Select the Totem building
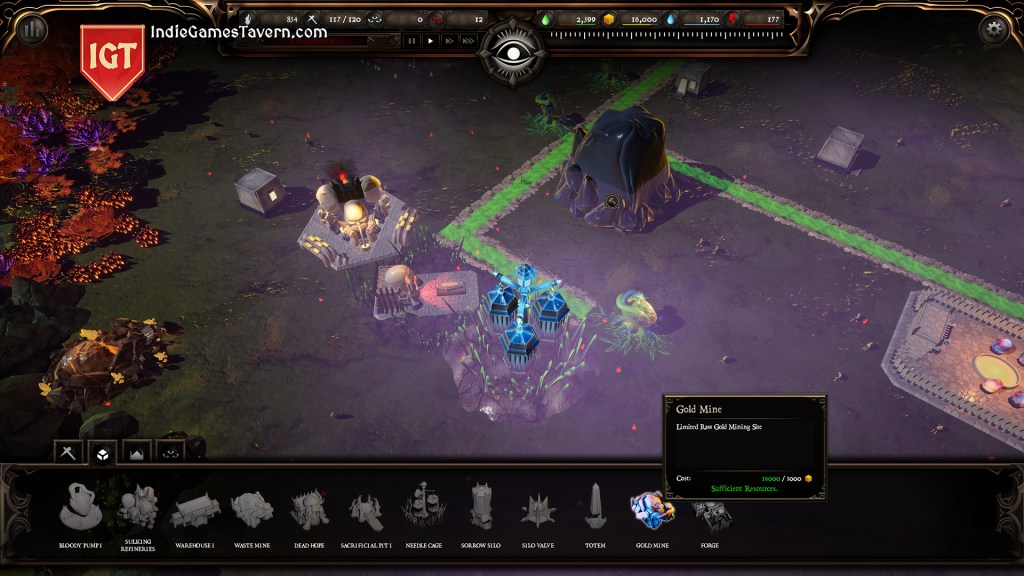Image resolution: width=1024 pixels, height=576 pixels. click(595, 507)
